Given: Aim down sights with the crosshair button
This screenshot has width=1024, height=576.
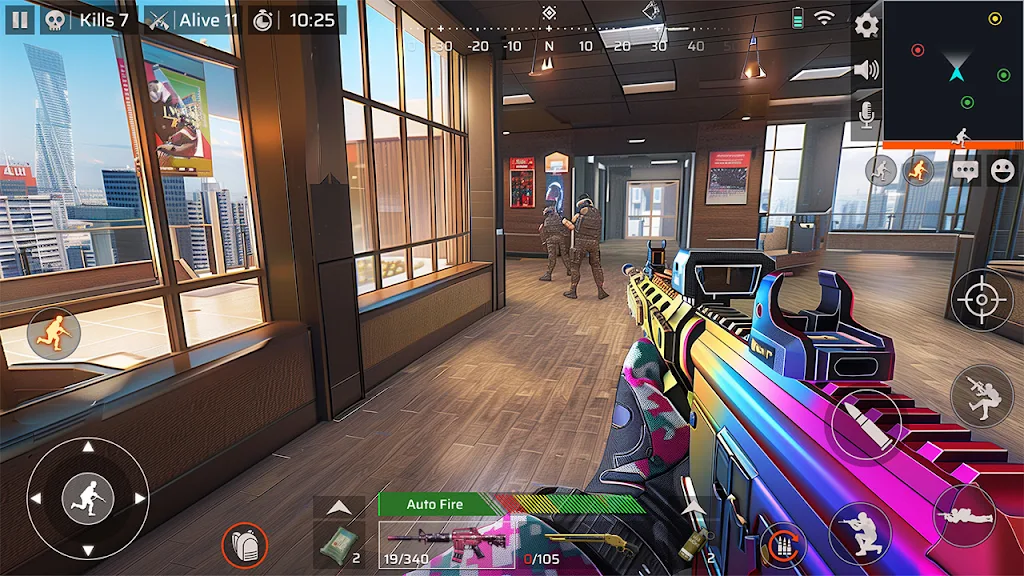Looking at the screenshot, I should [x=981, y=300].
